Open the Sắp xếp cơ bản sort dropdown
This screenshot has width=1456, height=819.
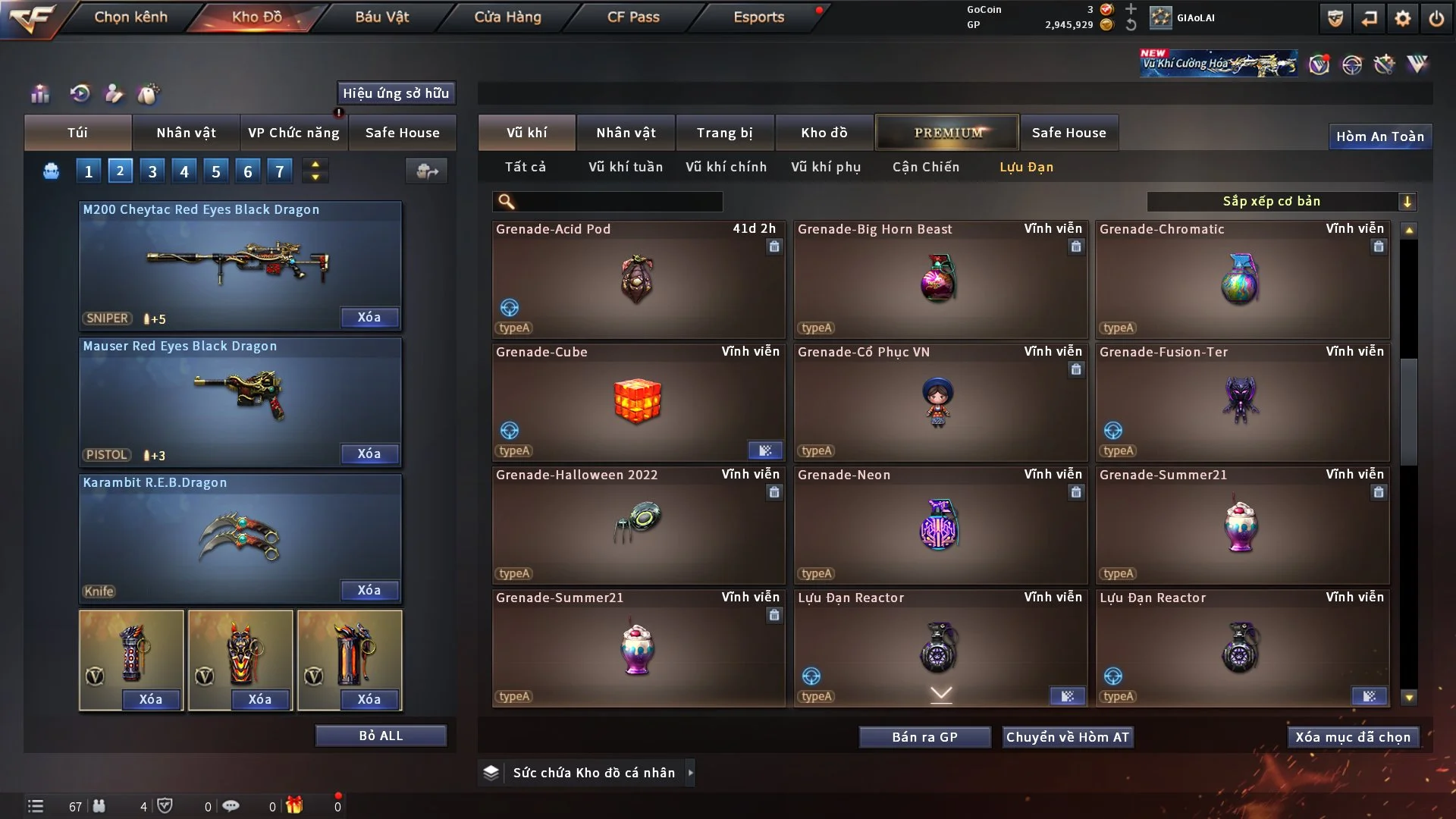(1280, 201)
